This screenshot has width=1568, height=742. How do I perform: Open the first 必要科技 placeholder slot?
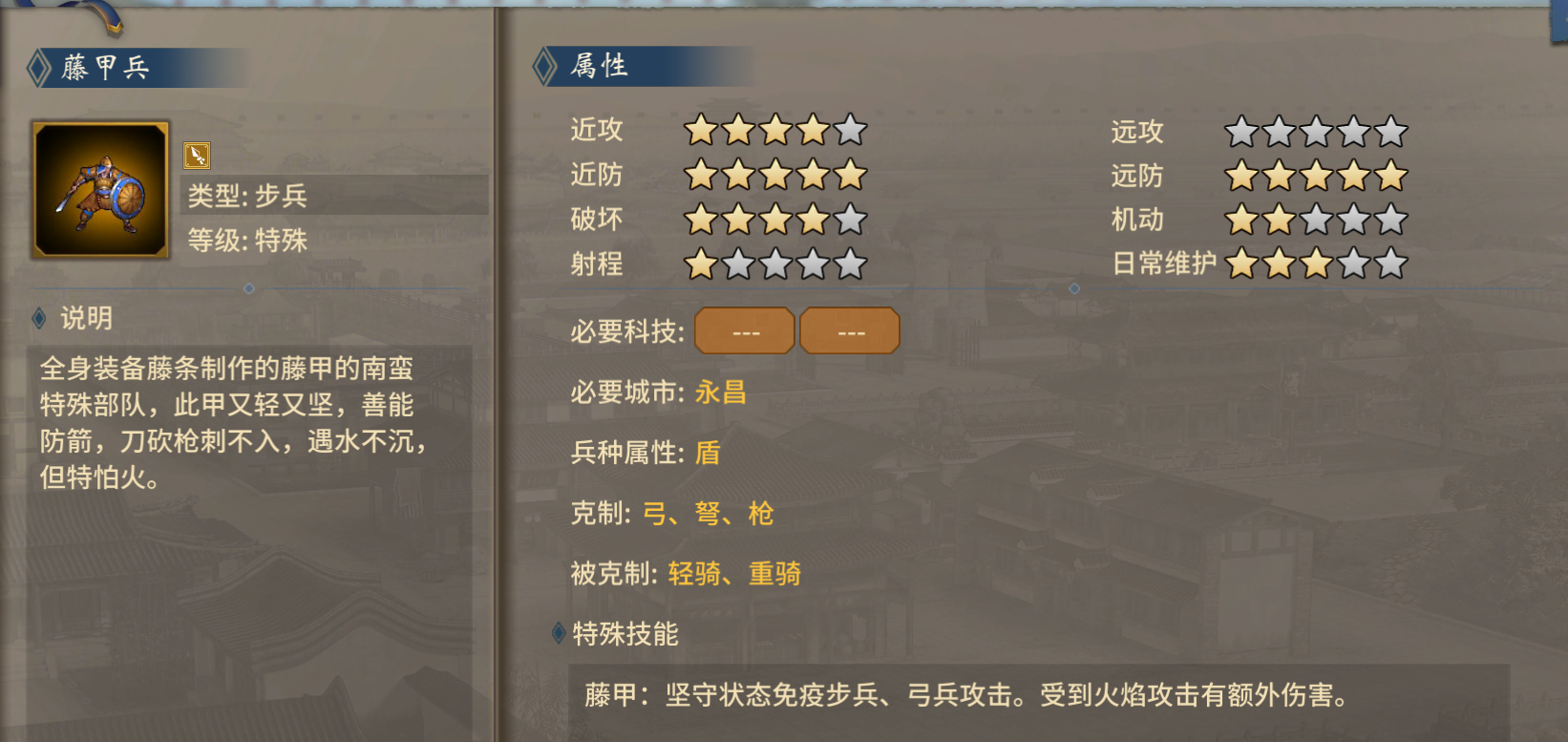pos(743,330)
